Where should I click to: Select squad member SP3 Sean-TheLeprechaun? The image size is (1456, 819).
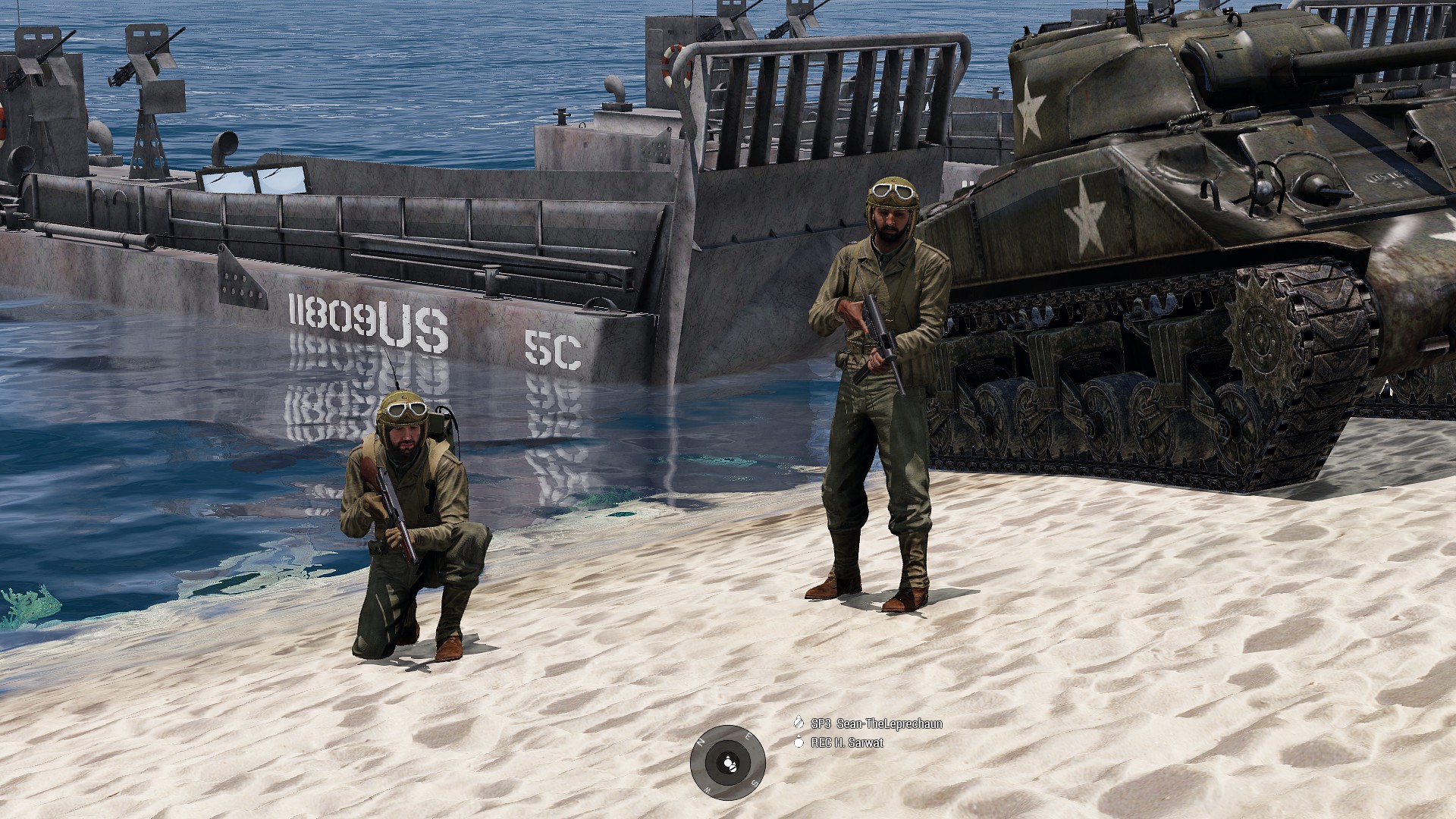point(876,723)
